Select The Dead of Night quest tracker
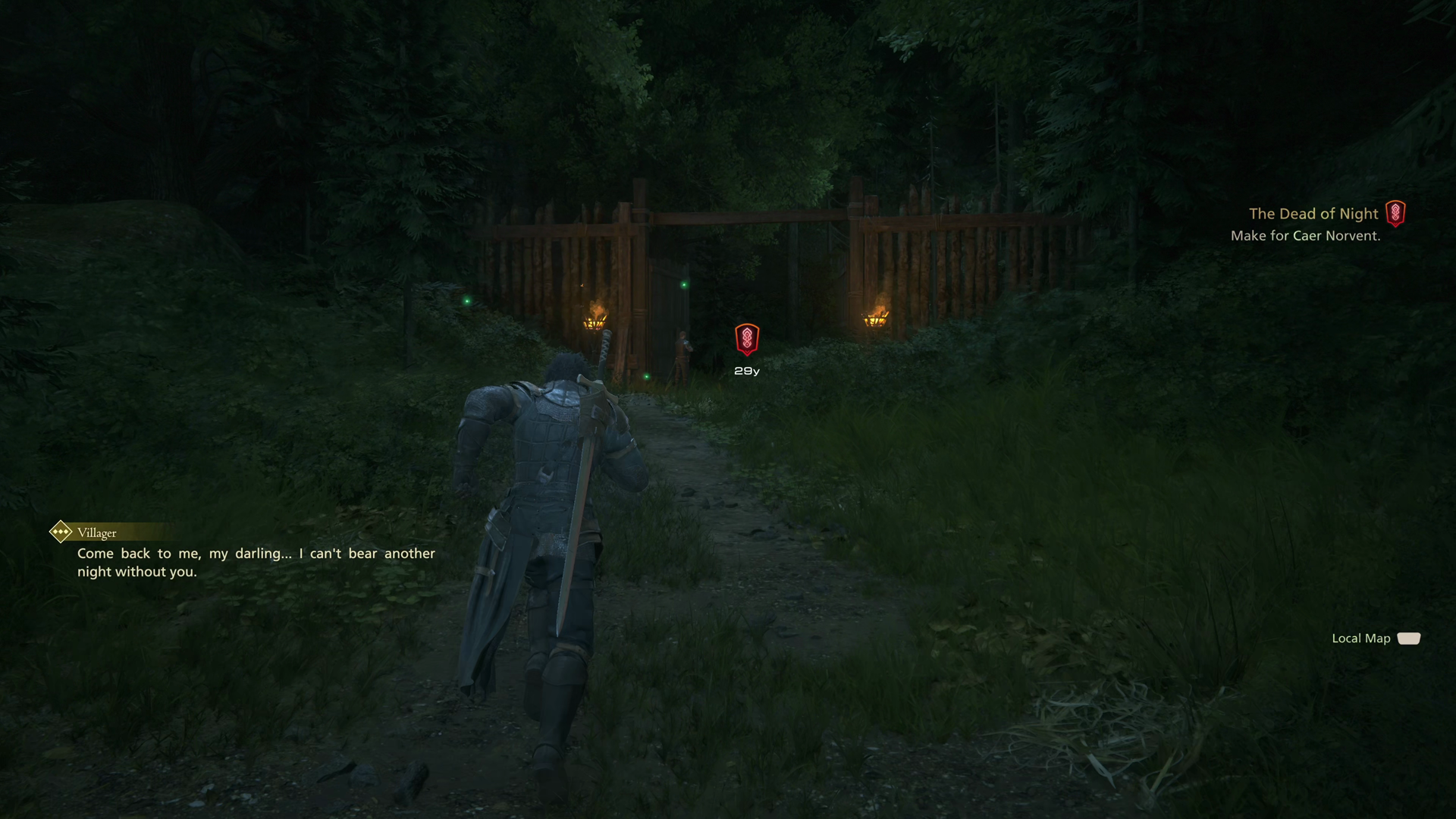 (1313, 214)
